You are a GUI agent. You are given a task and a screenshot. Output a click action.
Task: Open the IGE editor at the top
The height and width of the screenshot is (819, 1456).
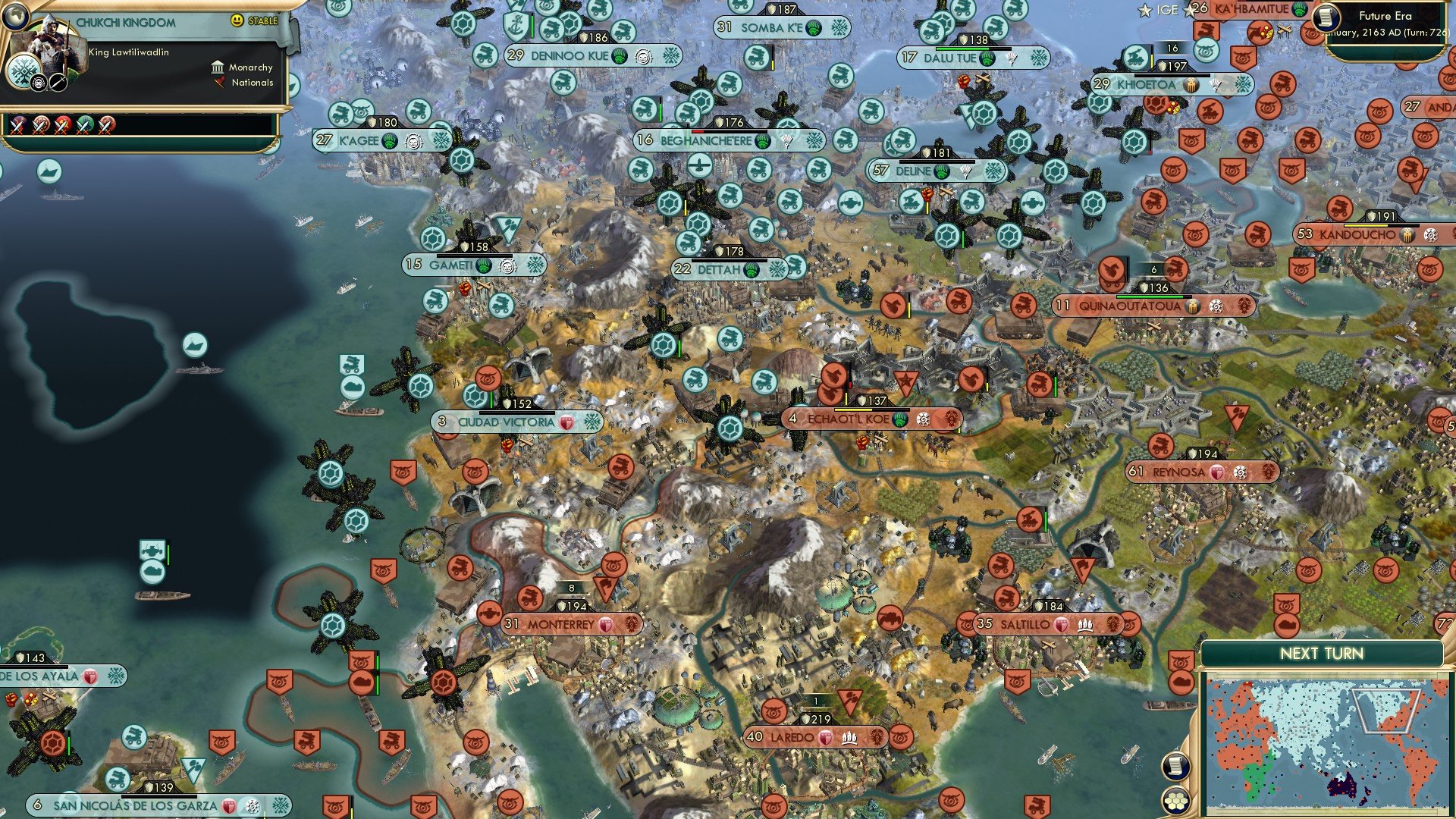pyautogui.click(x=1166, y=11)
